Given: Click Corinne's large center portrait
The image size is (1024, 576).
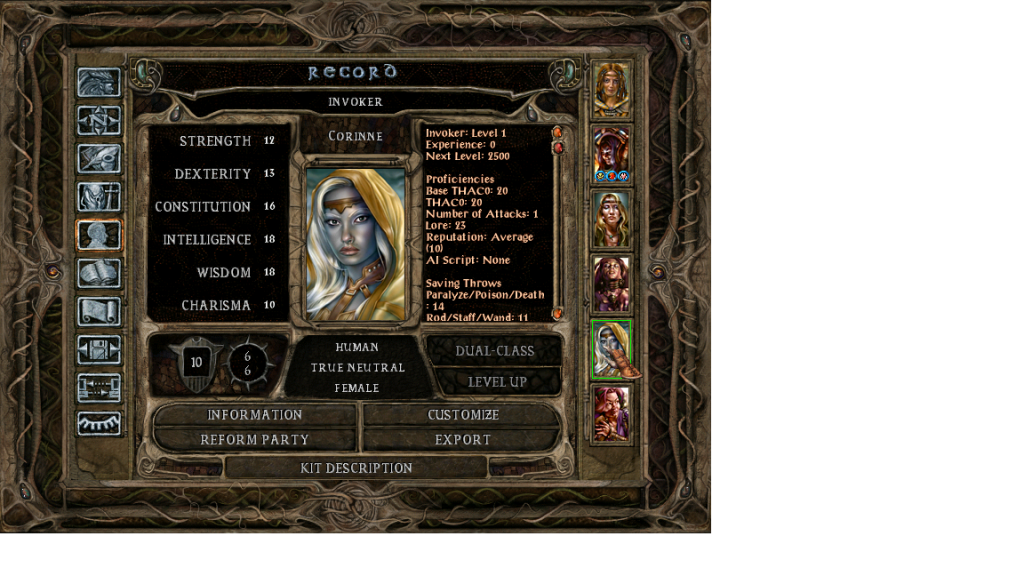Looking at the screenshot, I should 356,244.
